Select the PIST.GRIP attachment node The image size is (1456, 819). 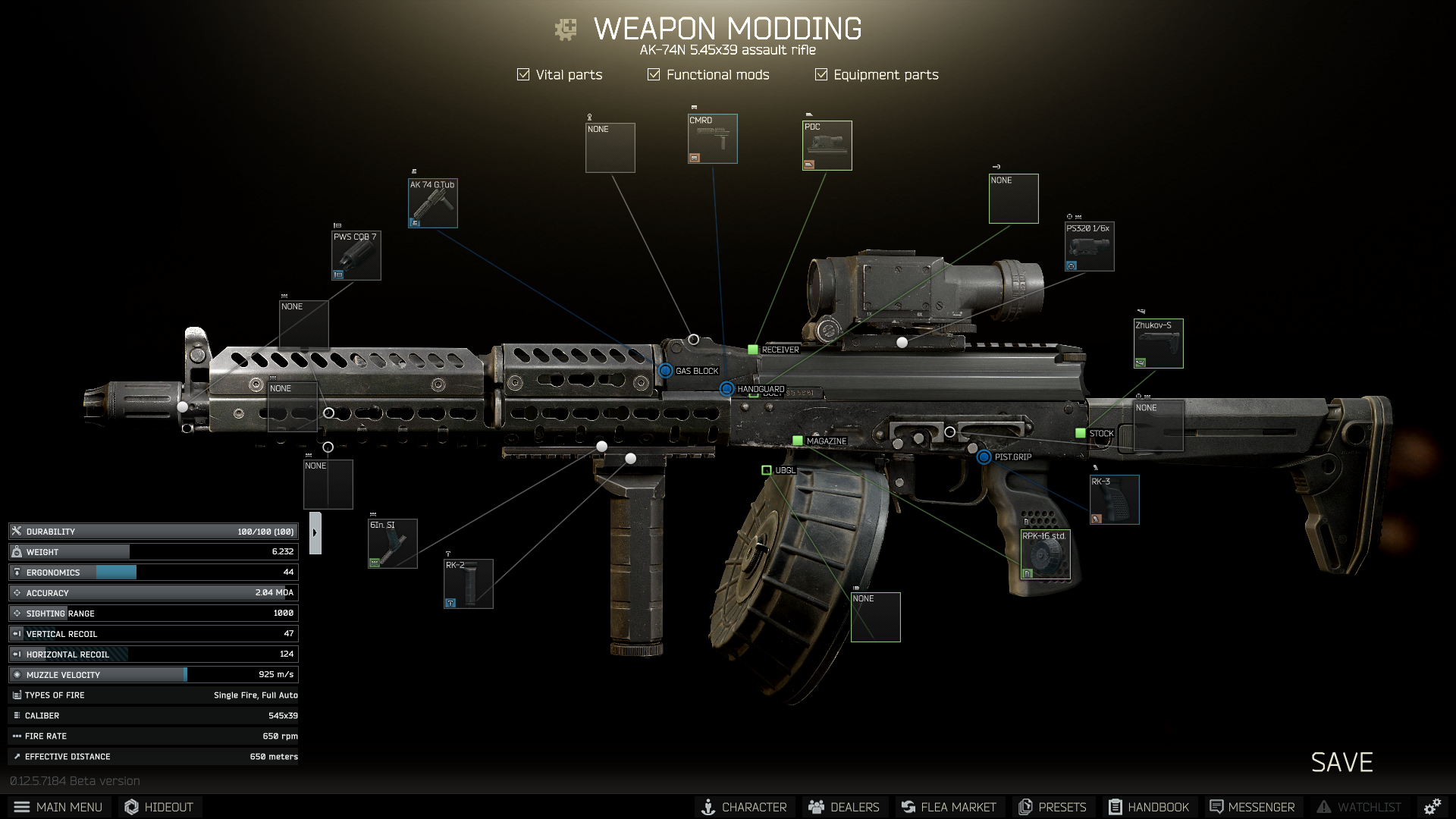click(984, 457)
